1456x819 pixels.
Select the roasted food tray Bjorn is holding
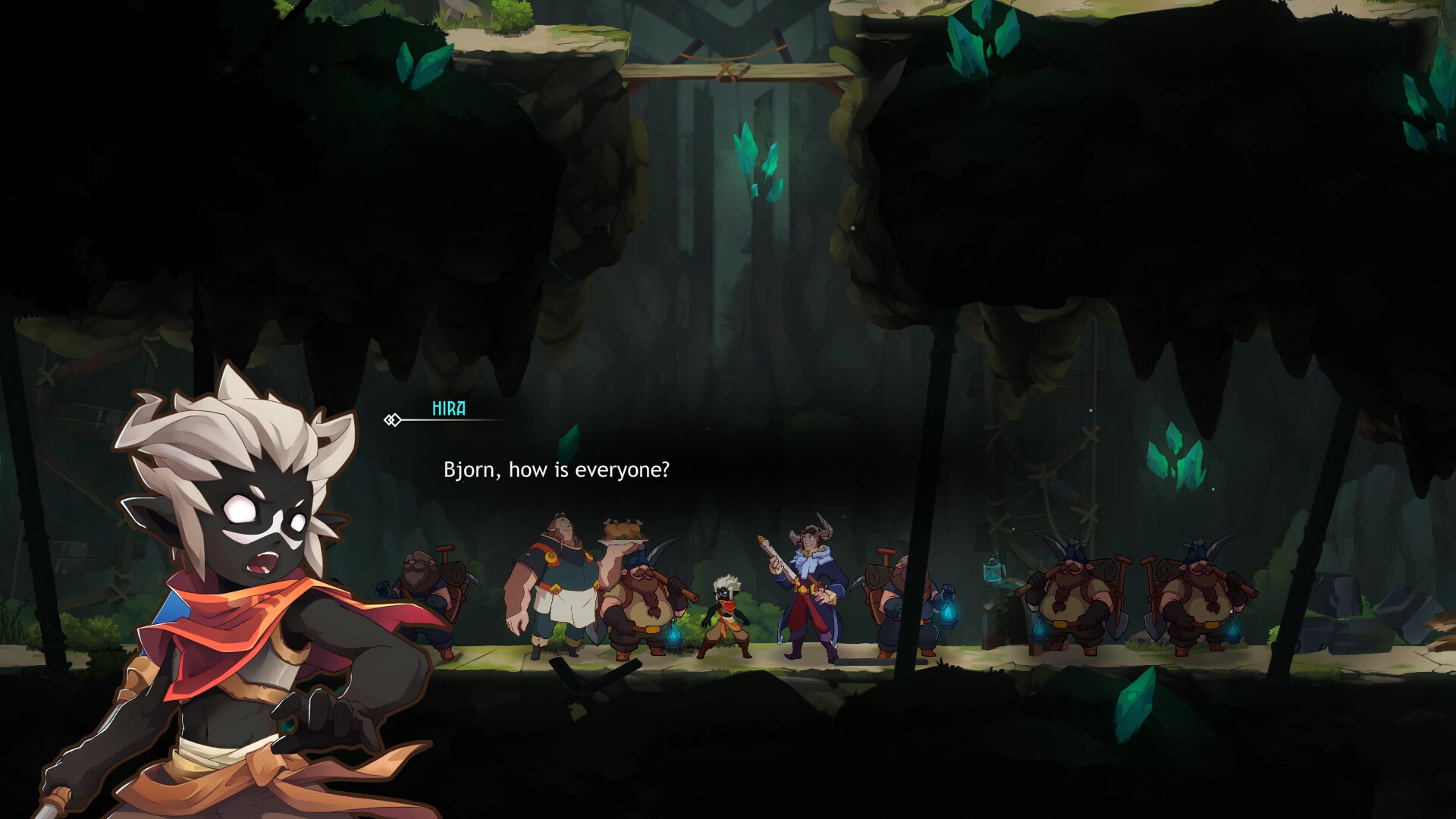pos(623,529)
